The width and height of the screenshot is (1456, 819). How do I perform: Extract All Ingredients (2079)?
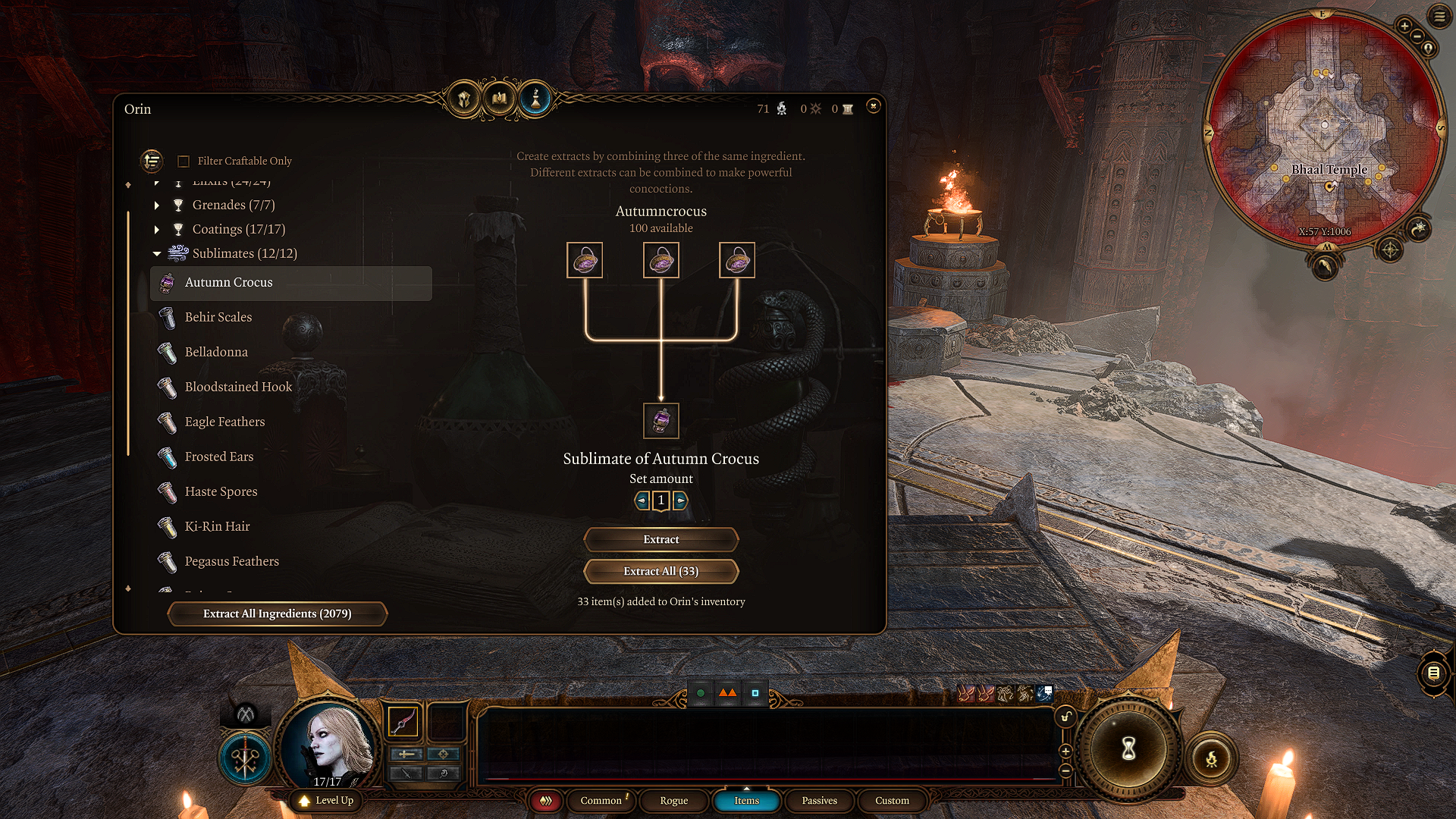(x=277, y=614)
